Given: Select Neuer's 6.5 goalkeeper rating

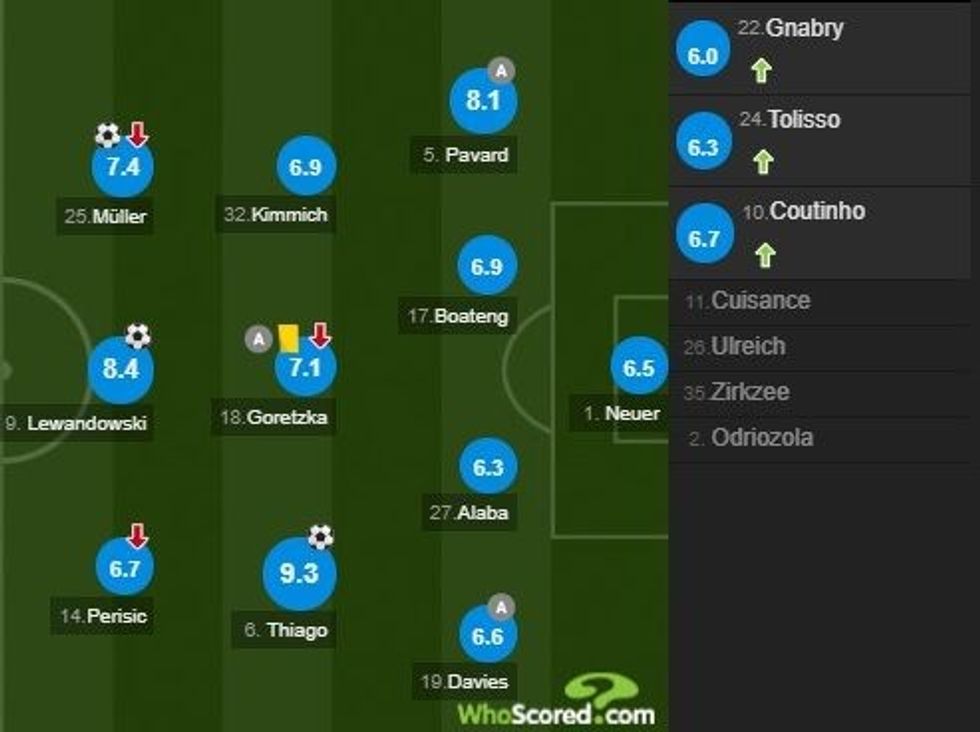Looking at the screenshot, I should [639, 368].
